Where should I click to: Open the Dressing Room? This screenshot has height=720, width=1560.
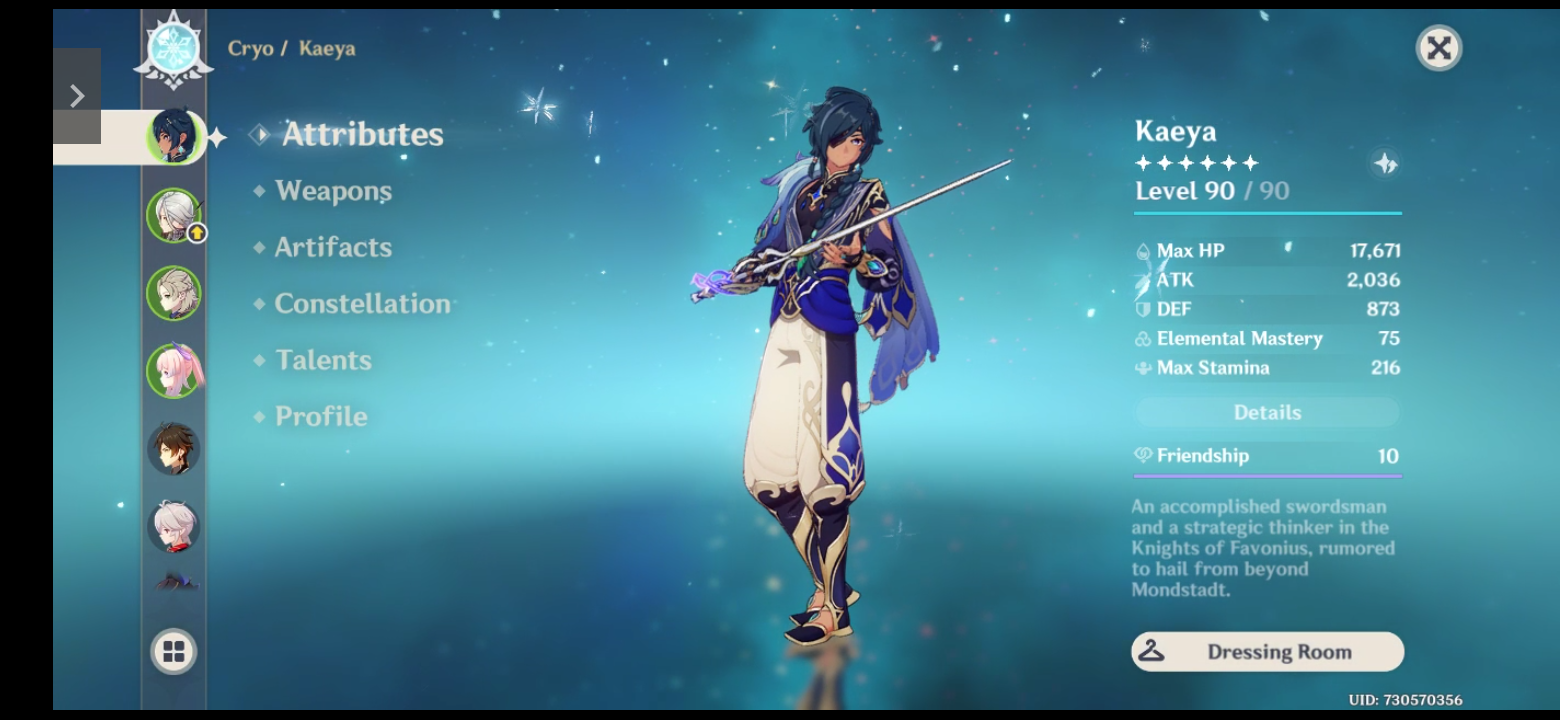point(1266,651)
